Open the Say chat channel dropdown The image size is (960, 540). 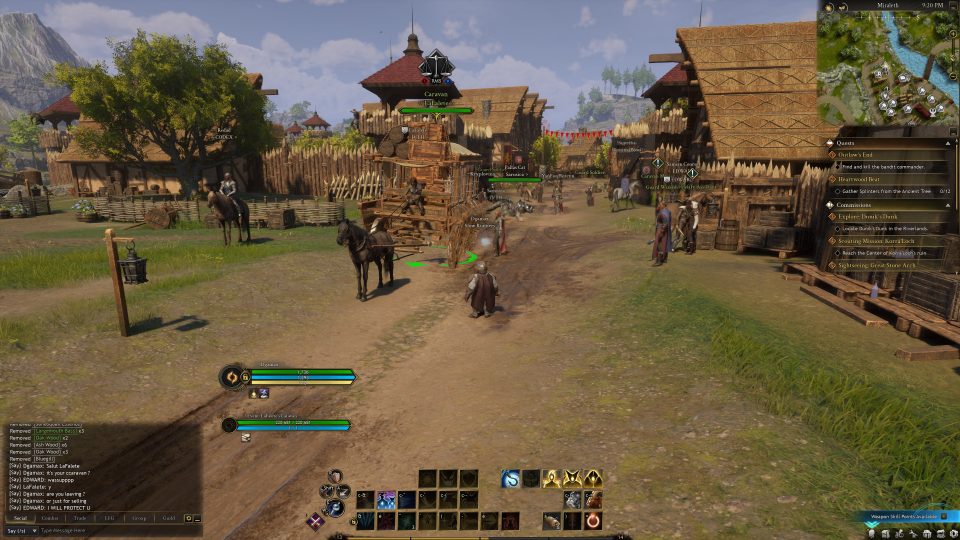(18, 530)
